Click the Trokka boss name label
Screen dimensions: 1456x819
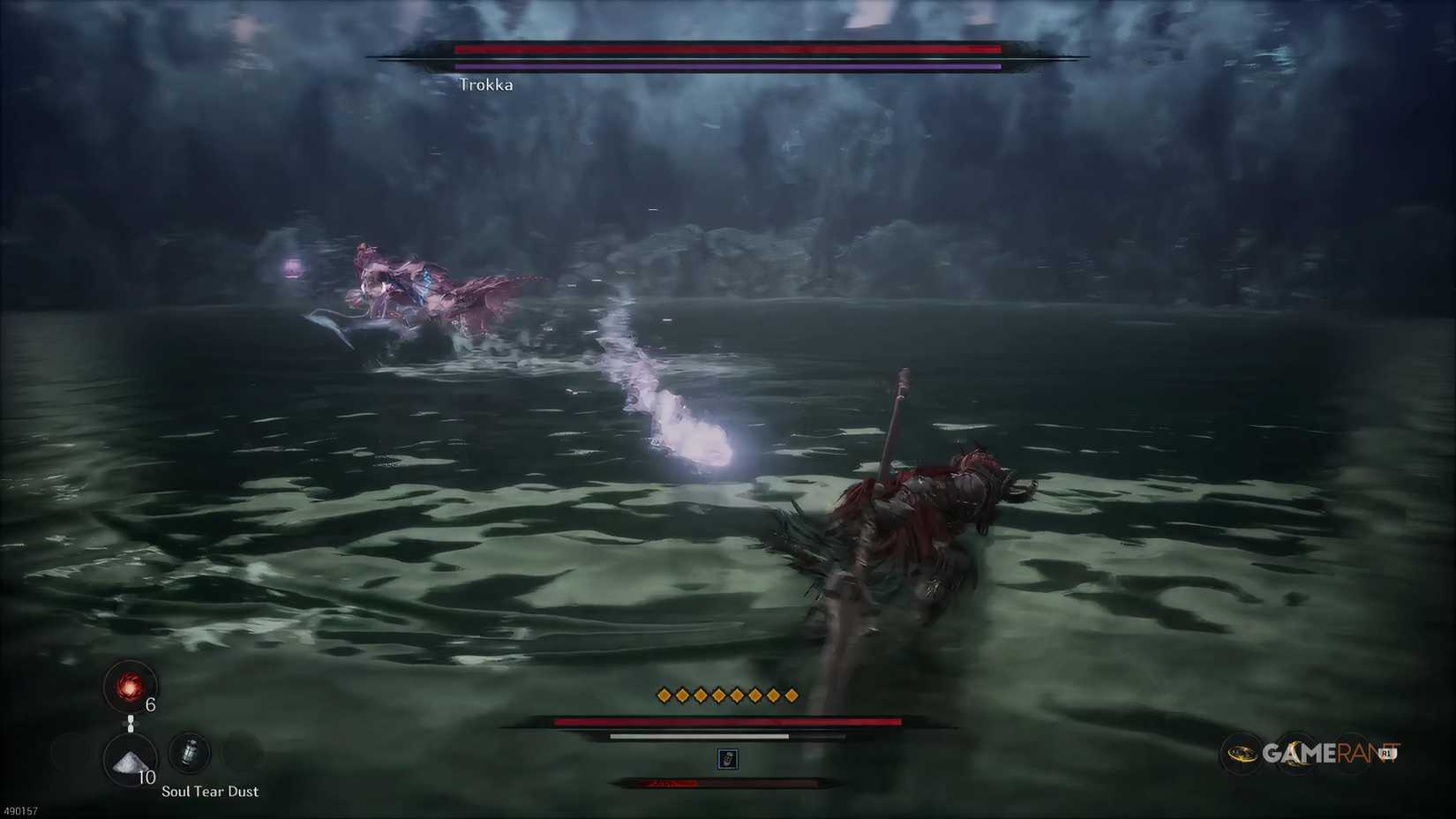point(487,85)
